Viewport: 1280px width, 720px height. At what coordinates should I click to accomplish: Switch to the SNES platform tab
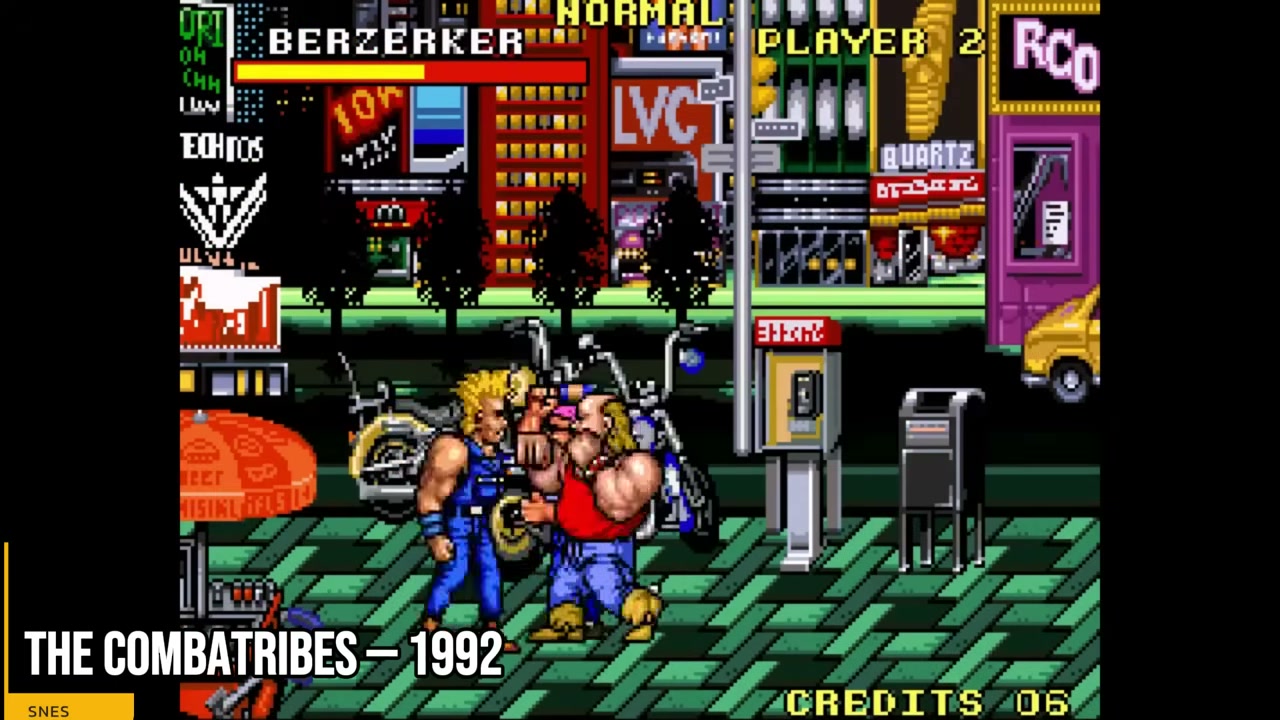click(48, 710)
